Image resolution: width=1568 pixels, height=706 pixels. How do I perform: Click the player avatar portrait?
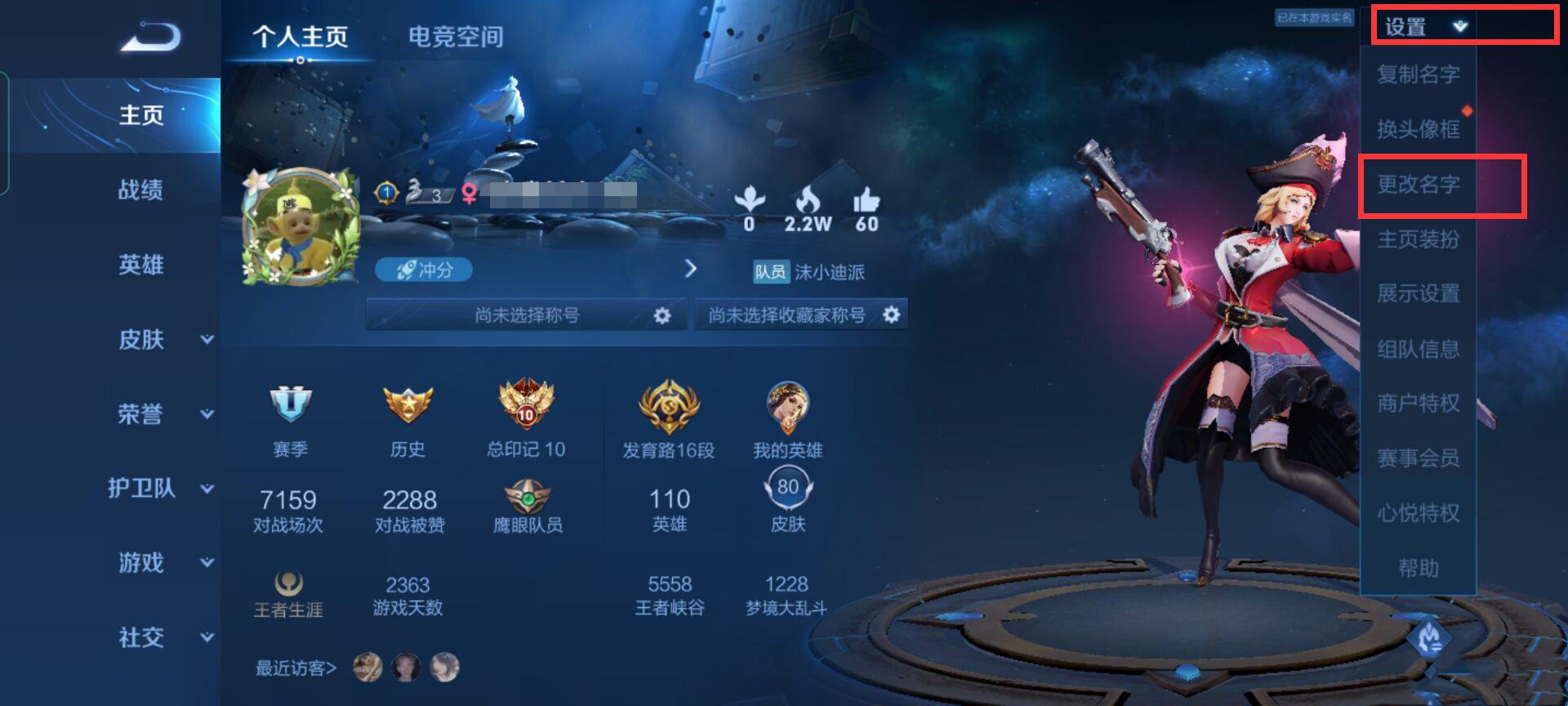(x=301, y=226)
